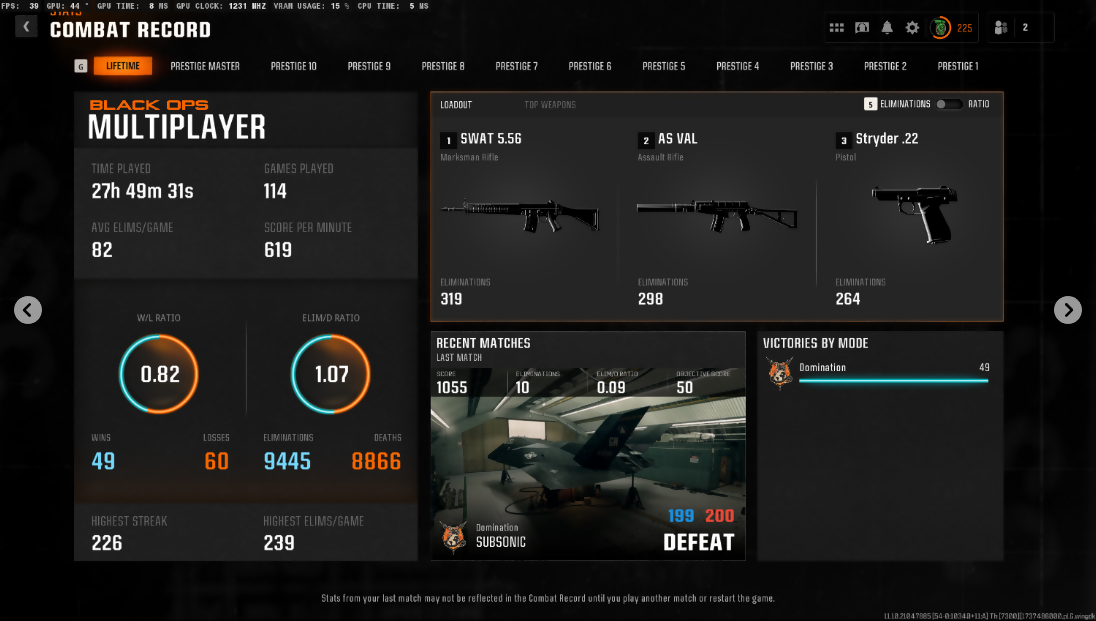Select the Loadout tab
The image size is (1096, 621).
(456, 104)
